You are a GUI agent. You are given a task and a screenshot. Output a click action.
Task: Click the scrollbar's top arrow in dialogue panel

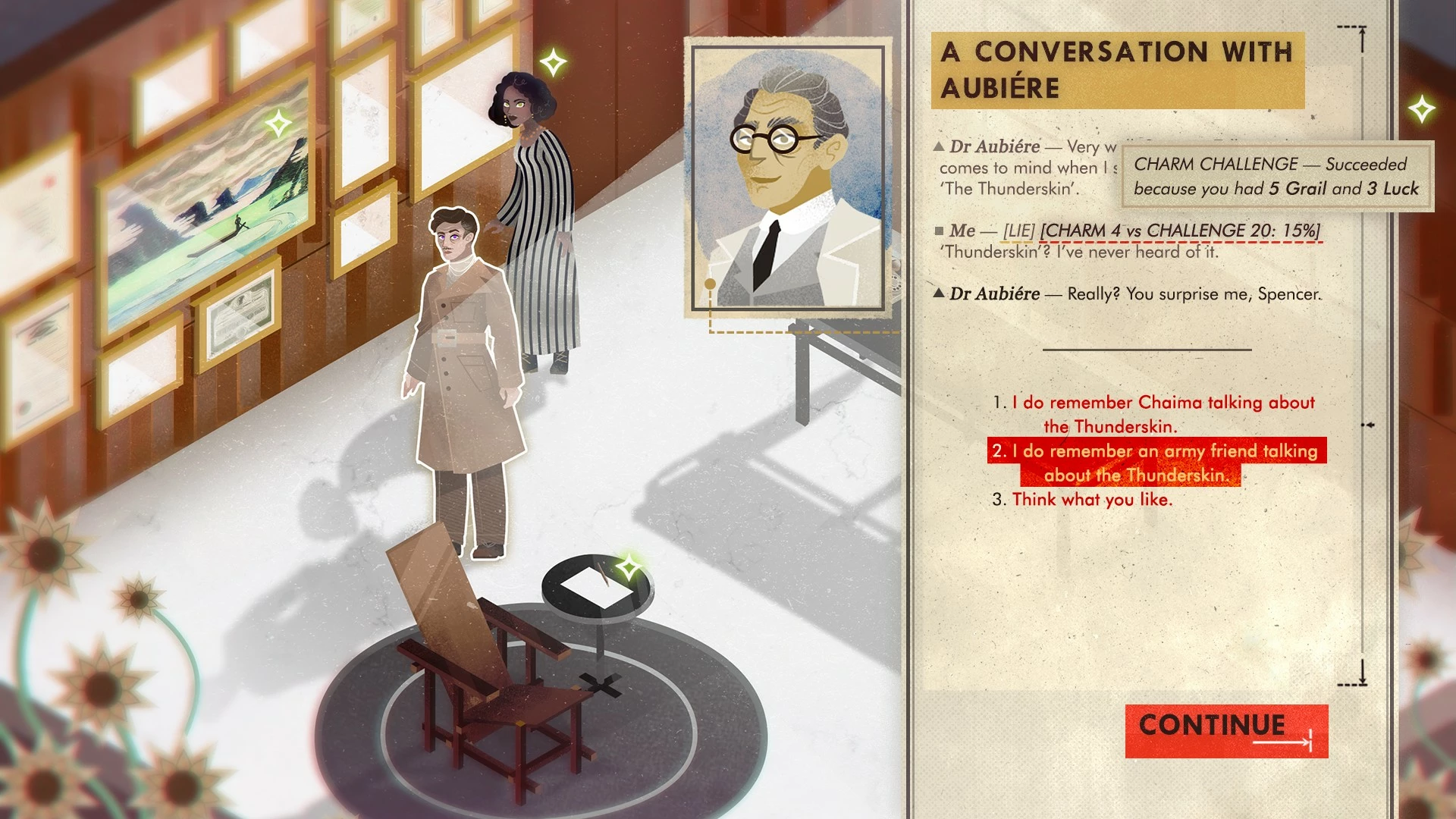click(x=1361, y=38)
